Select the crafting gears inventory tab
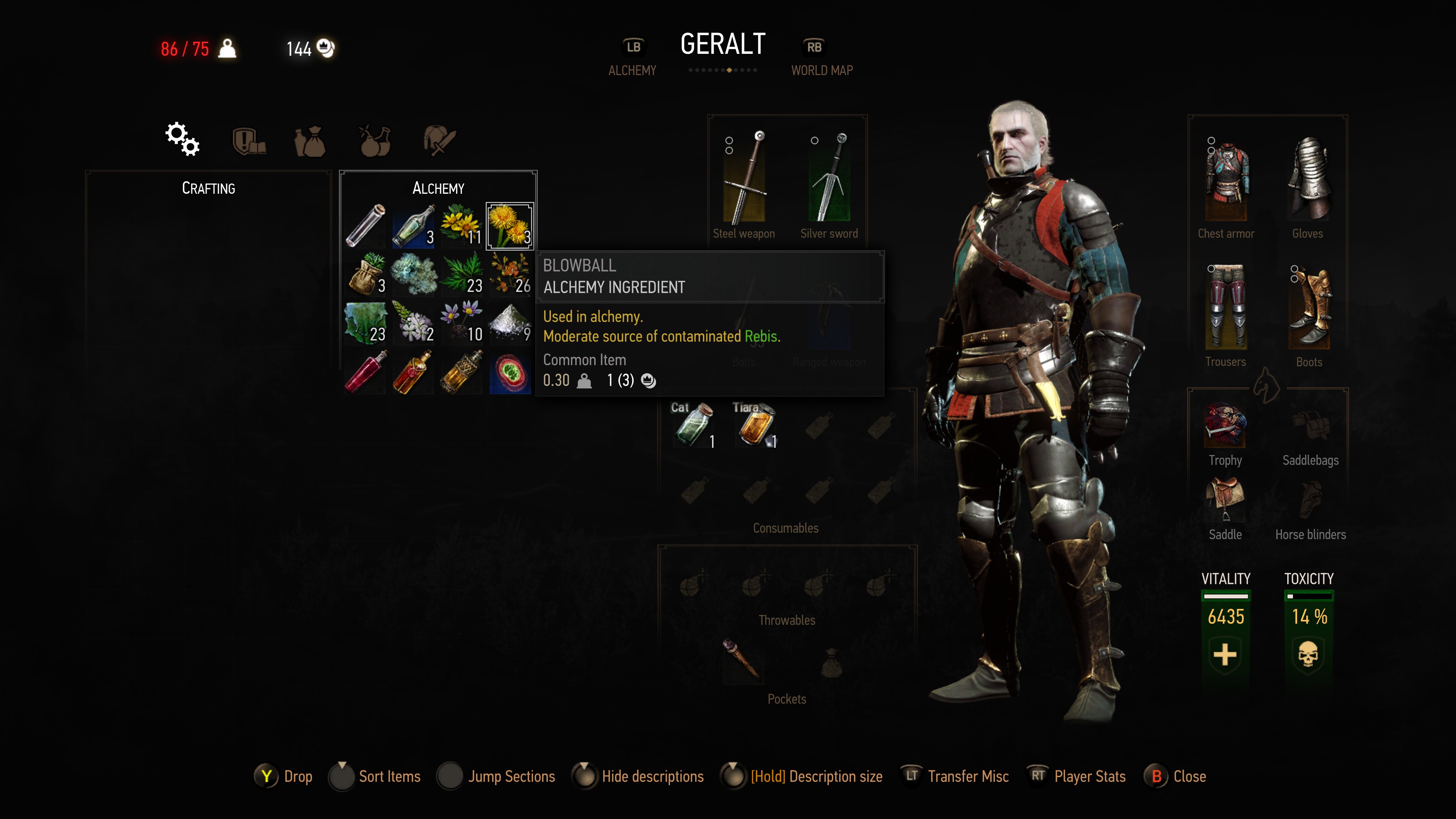 [182, 139]
